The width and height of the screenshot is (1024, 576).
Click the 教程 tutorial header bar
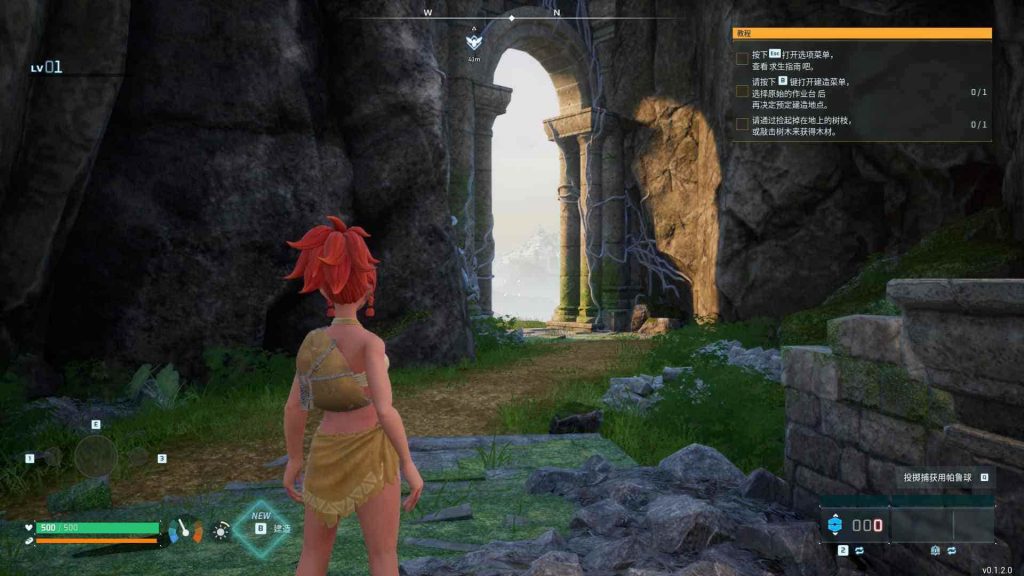click(x=862, y=33)
